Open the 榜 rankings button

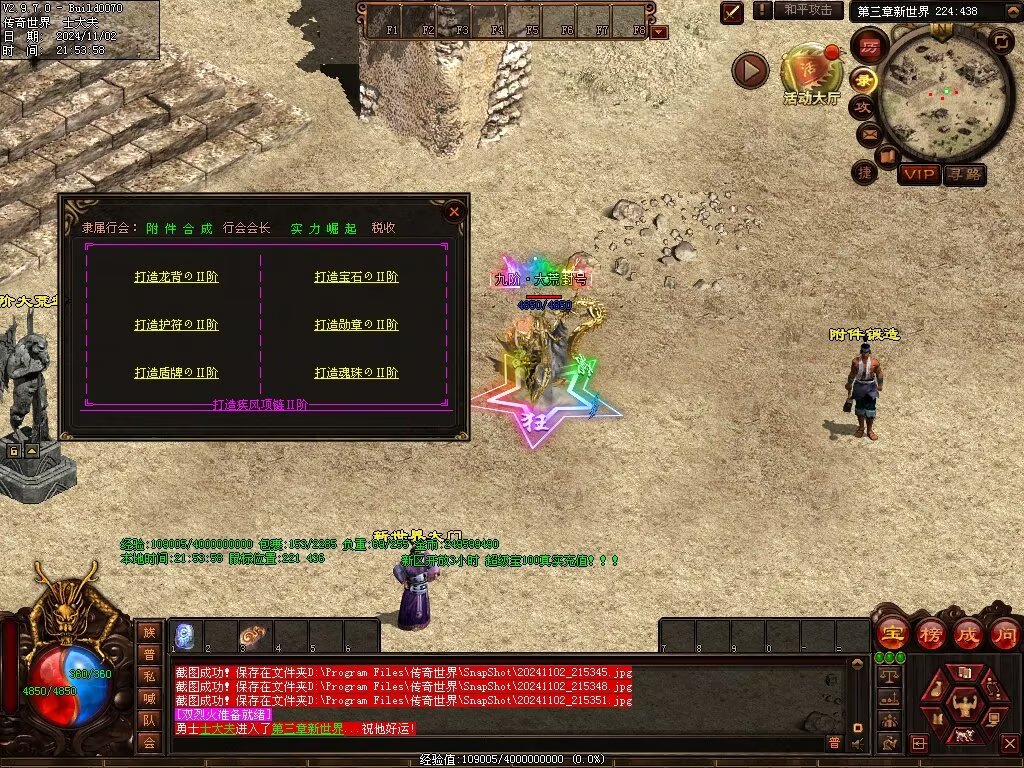(x=930, y=632)
